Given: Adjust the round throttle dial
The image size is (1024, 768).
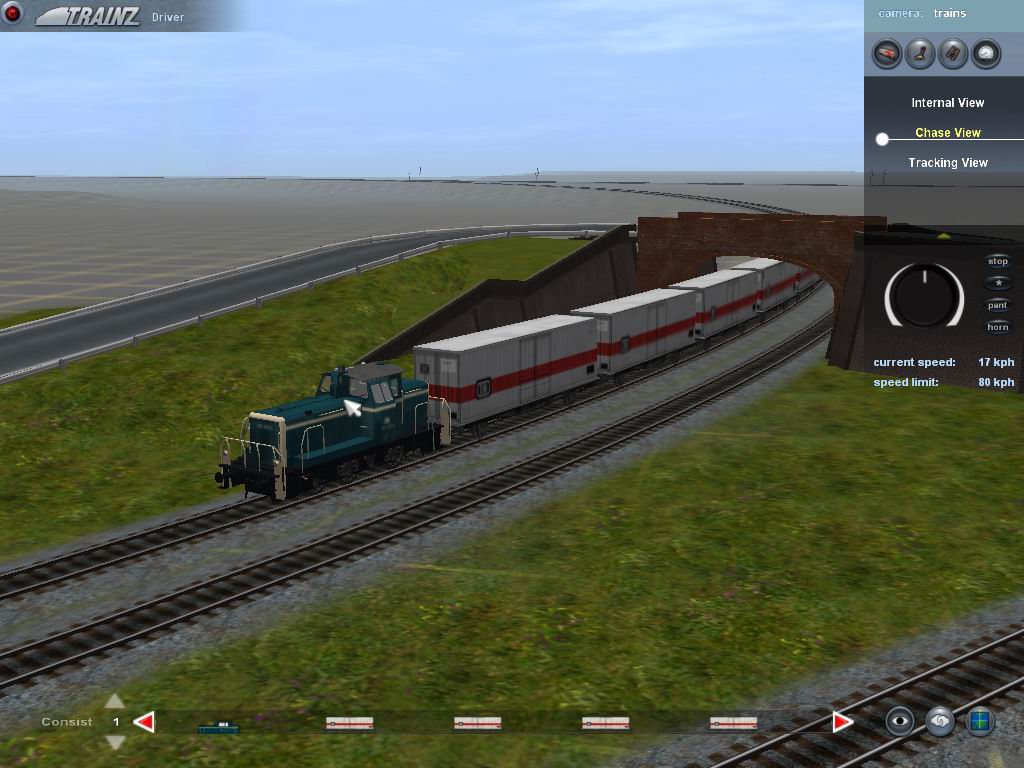Looking at the screenshot, I should coord(924,296).
